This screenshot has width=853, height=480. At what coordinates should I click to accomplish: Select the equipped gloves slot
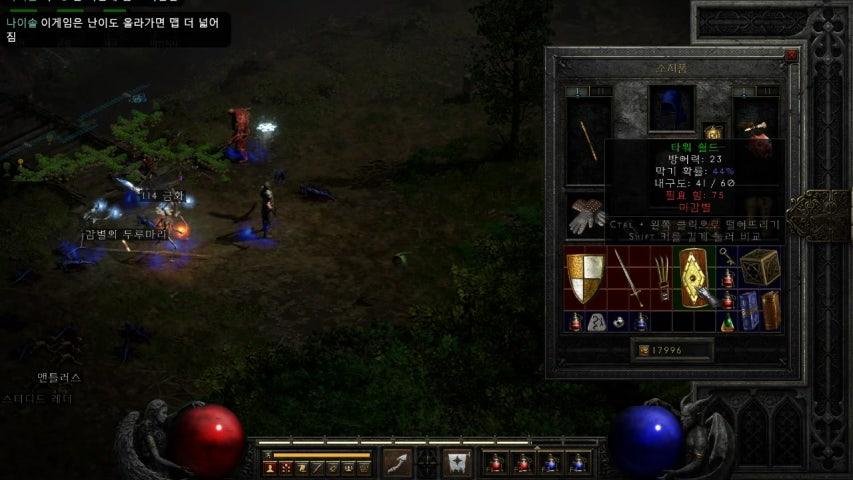[586, 216]
